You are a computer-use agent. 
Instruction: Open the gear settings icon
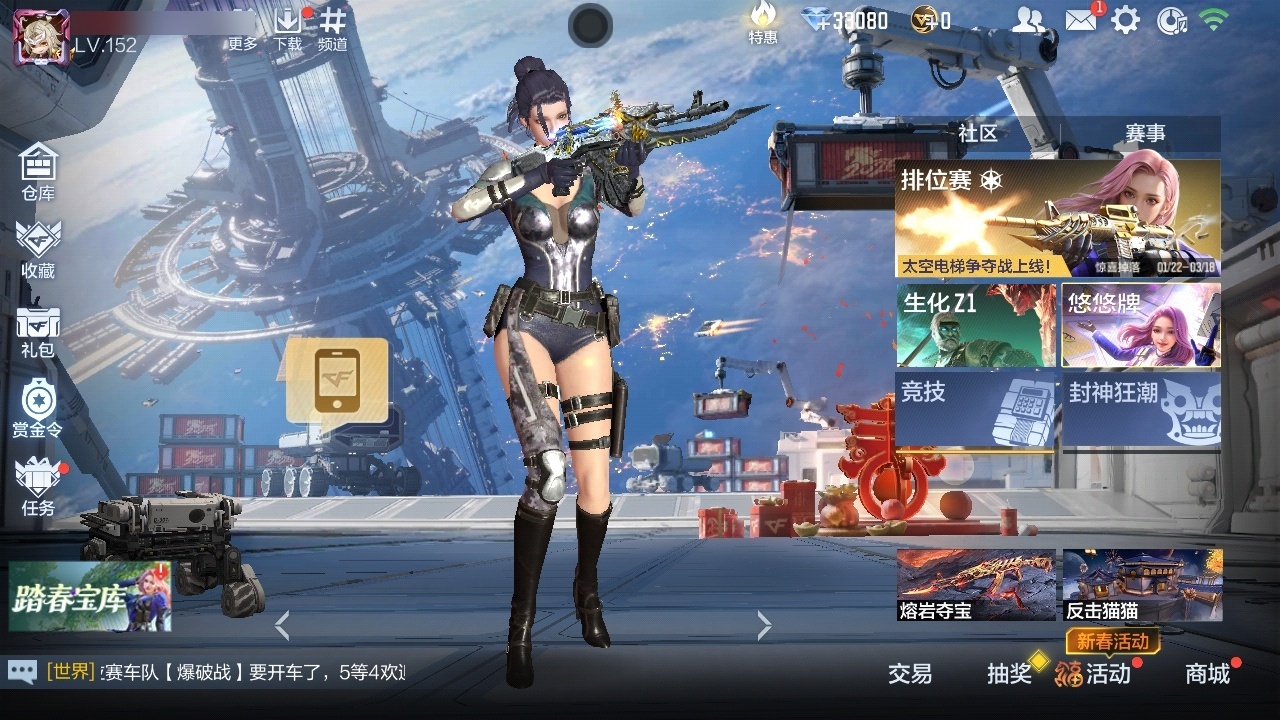[1125, 20]
